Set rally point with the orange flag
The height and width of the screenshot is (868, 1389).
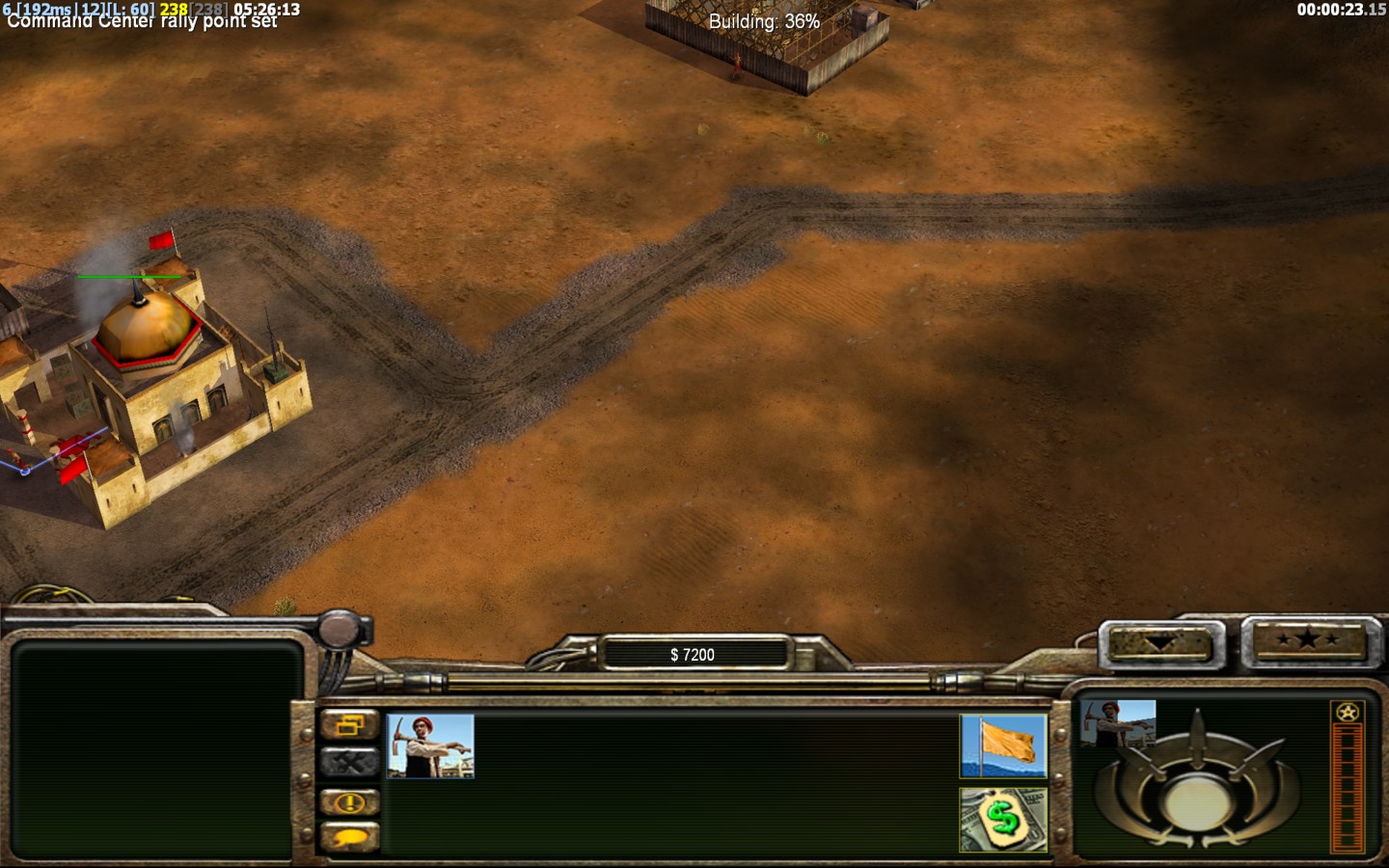(x=1003, y=746)
